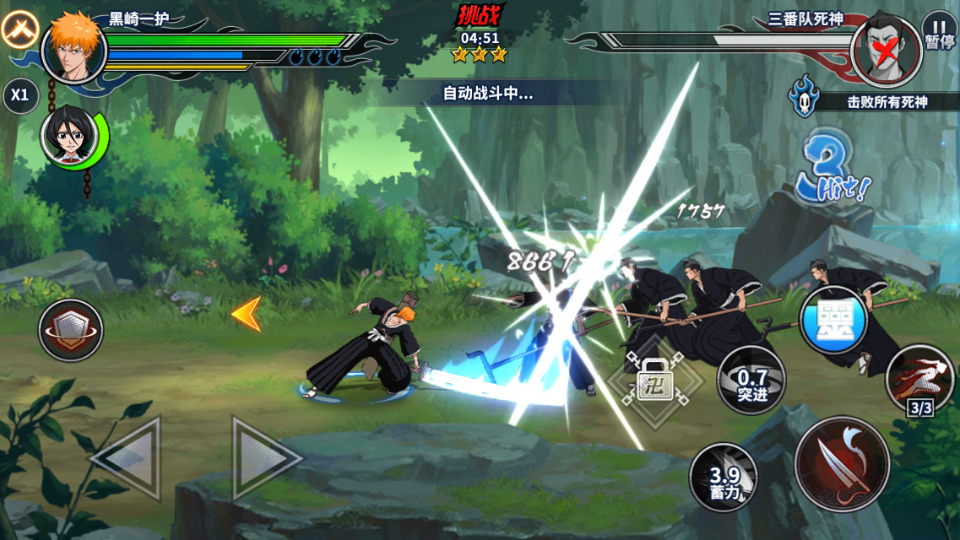Tap the 暂停 pause button

(x=939, y=31)
